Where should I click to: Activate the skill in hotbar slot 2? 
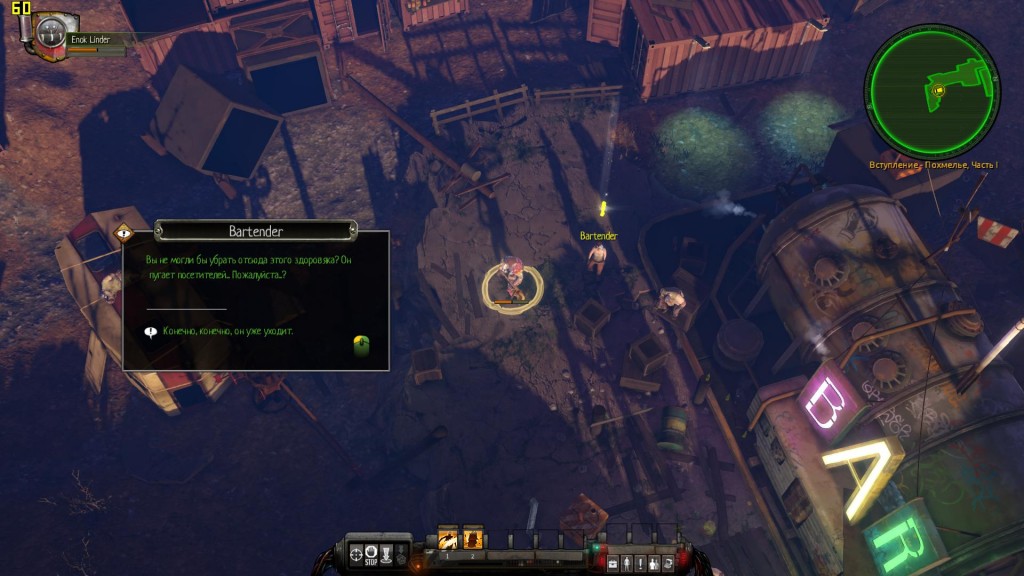473,539
